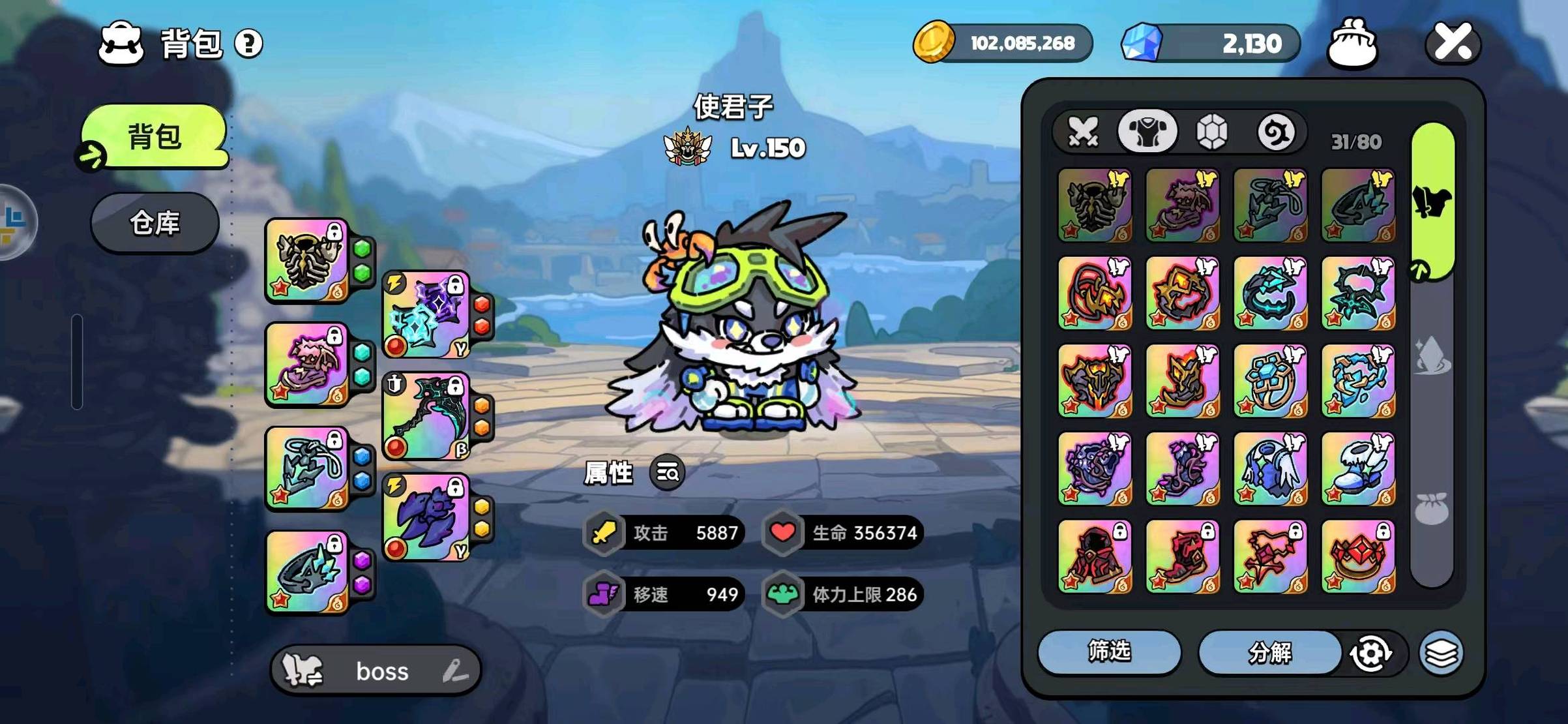The width and height of the screenshot is (1568, 724).
Task: Open the backpack help question mark
Action: click(248, 44)
